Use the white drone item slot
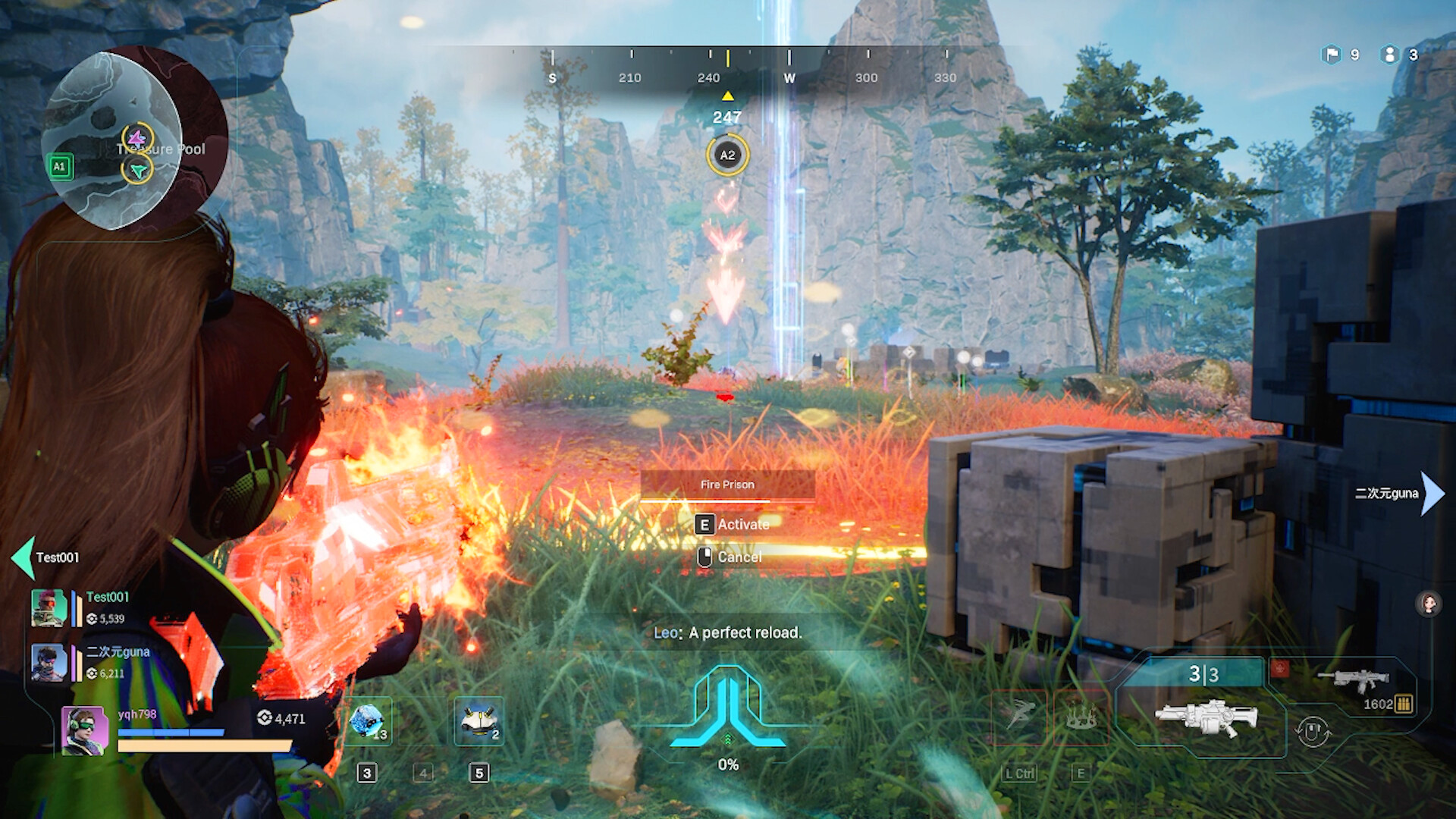The width and height of the screenshot is (1456, 819). click(479, 721)
